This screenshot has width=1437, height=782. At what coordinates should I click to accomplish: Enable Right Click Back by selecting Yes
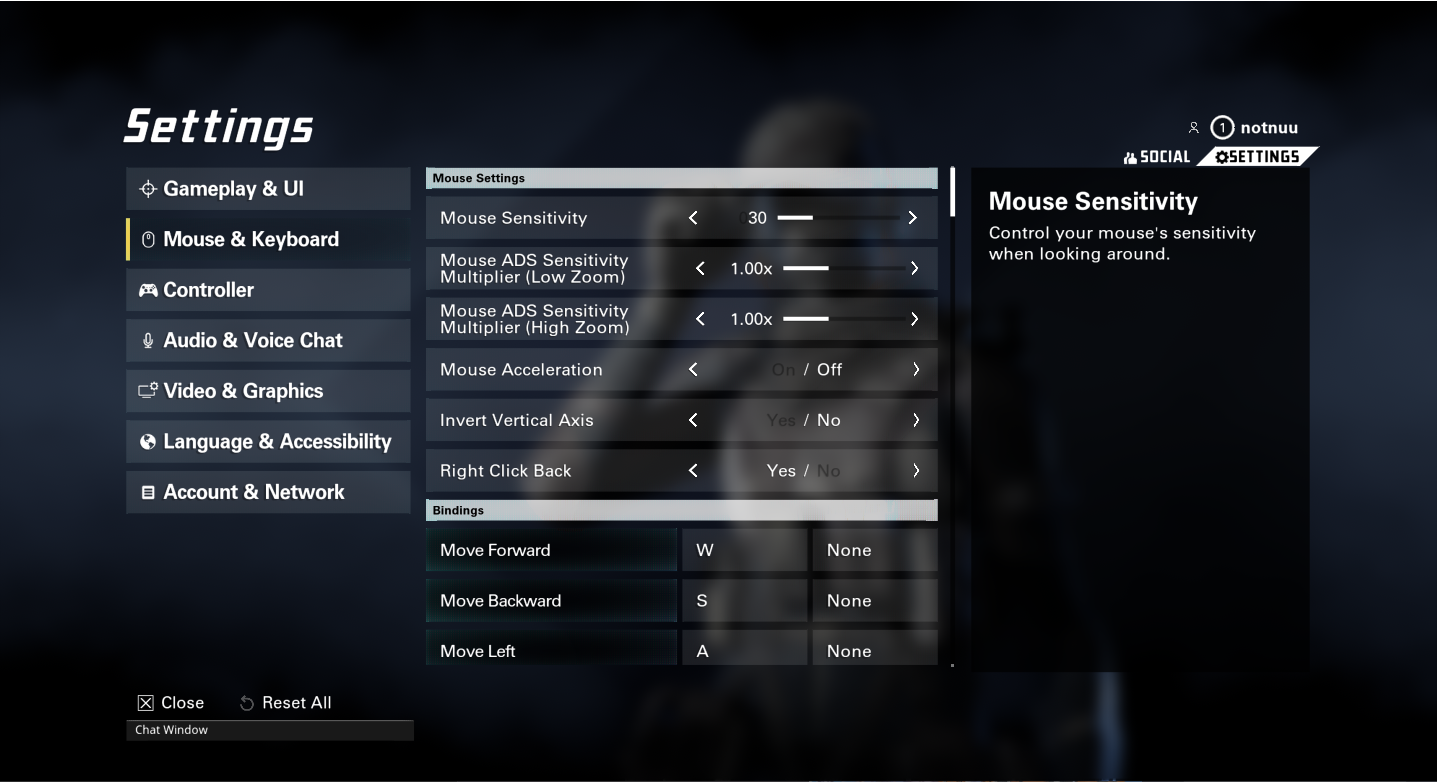pos(781,470)
